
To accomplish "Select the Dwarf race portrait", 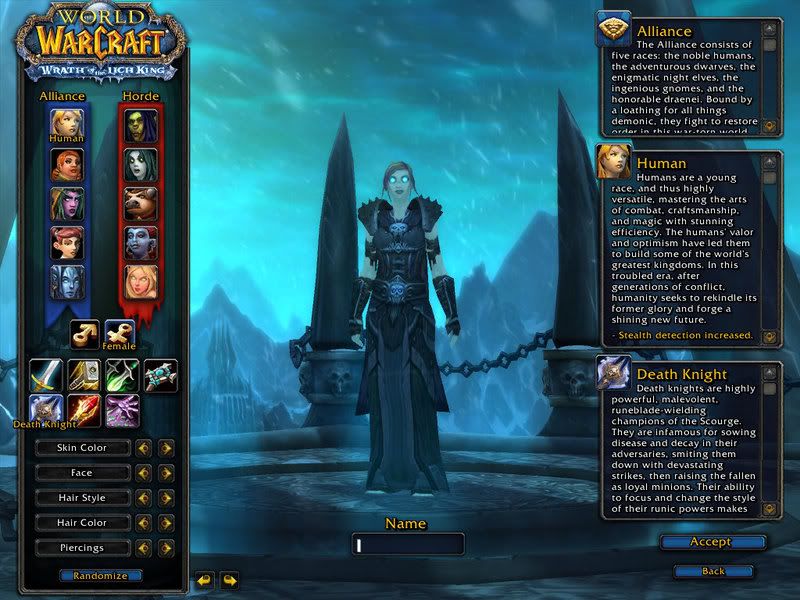I will click(x=67, y=164).
